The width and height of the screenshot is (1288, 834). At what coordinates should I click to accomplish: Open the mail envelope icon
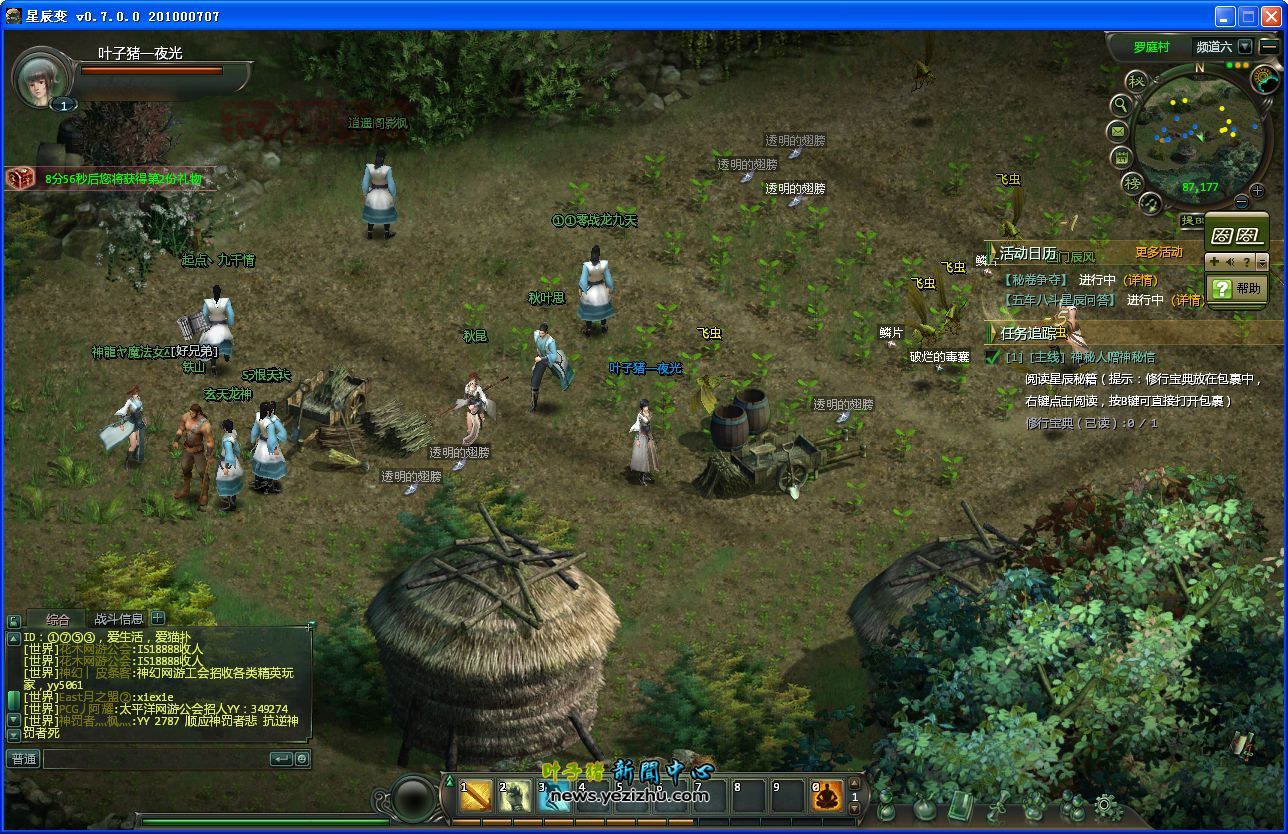(1118, 131)
